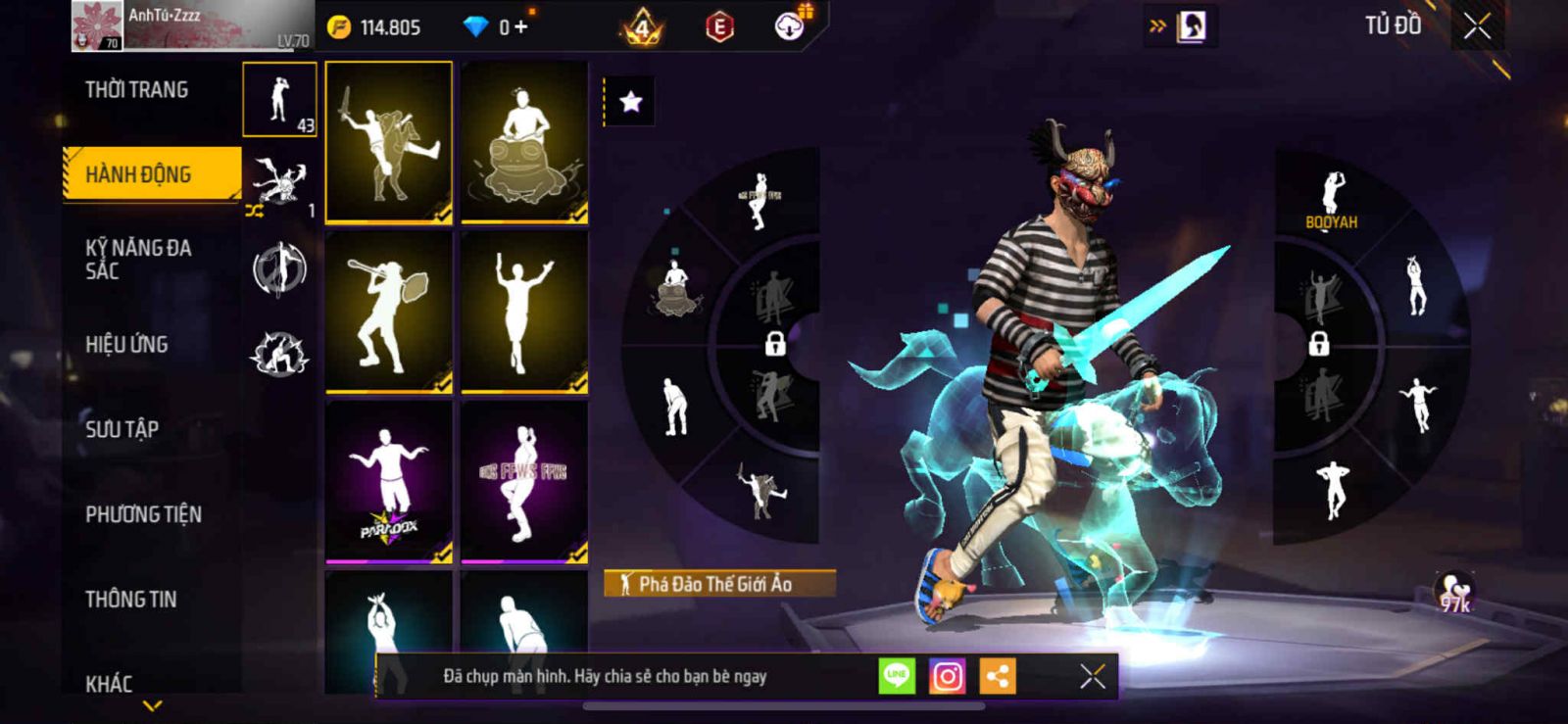The image size is (1568, 724).
Task: Share the screenshot via LINE
Action: (896, 676)
